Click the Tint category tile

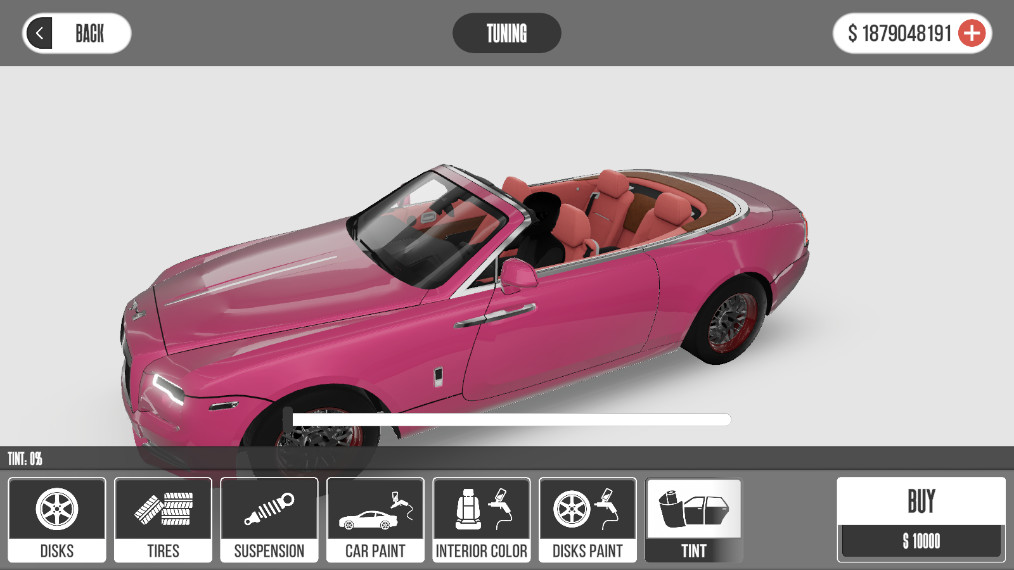(x=693, y=519)
